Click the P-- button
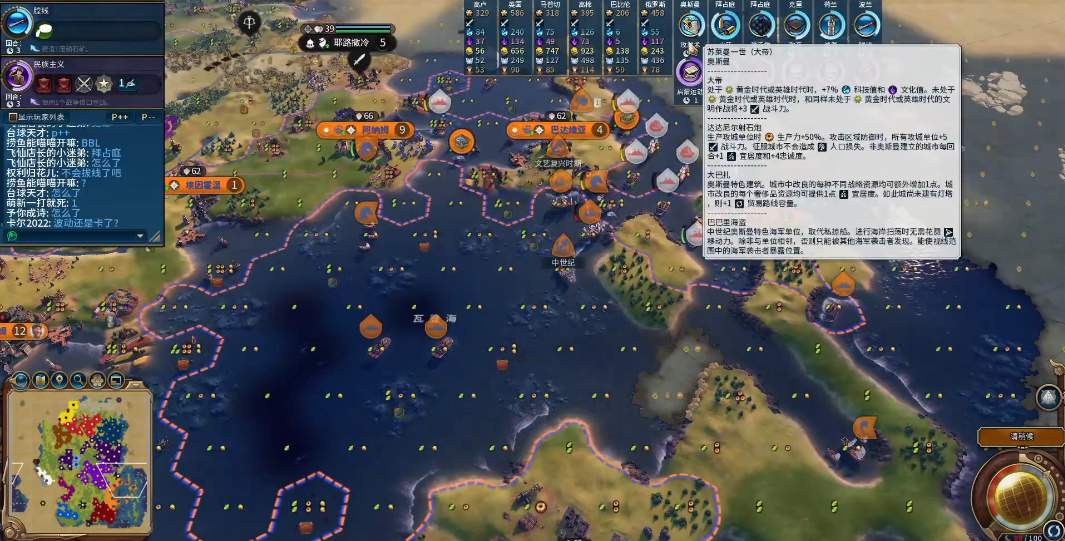This screenshot has width=1065, height=541. click(147, 117)
